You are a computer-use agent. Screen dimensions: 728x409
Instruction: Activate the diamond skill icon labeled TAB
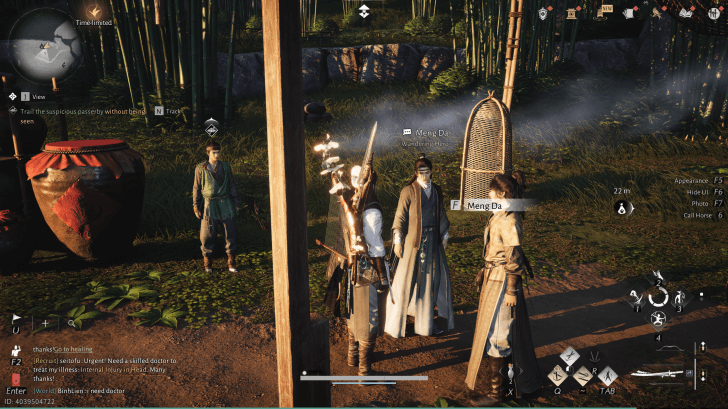click(609, 376)
